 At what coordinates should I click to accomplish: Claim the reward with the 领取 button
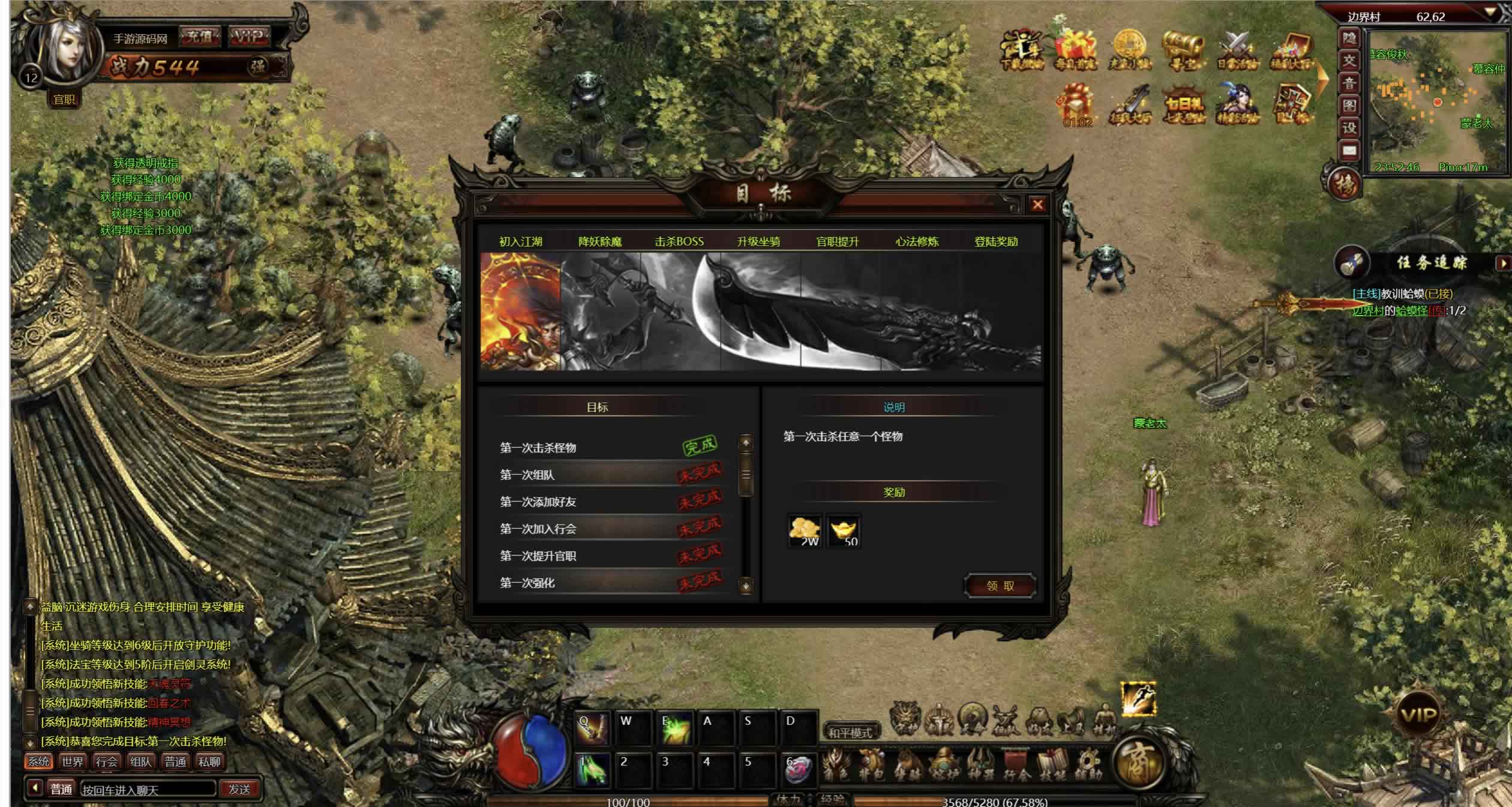click(x=1000, y=586)
